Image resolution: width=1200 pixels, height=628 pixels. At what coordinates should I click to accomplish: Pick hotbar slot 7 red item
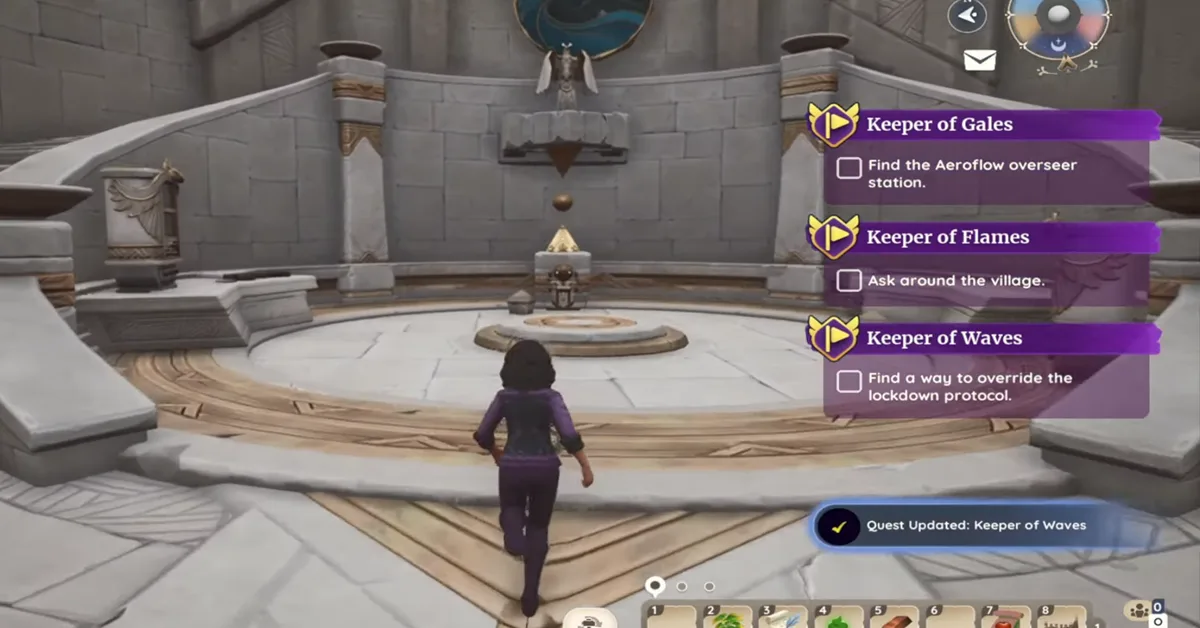[x=1005, y=618]
